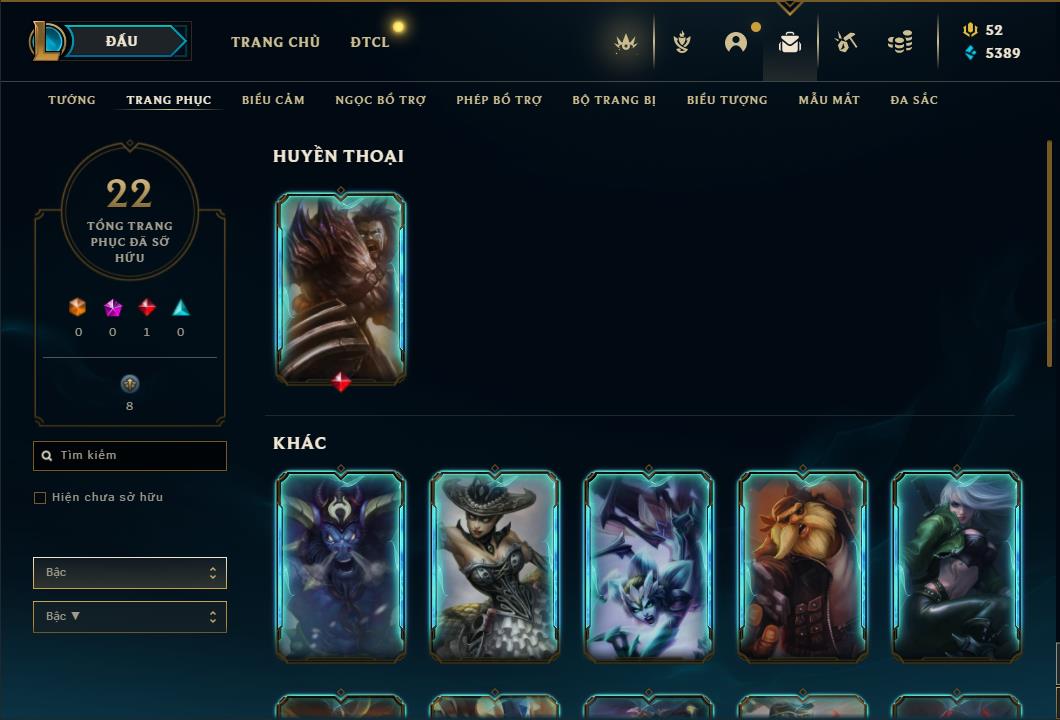Click the Tìm kiếm search field
The image size is (1060, 720).
[130, 456]
